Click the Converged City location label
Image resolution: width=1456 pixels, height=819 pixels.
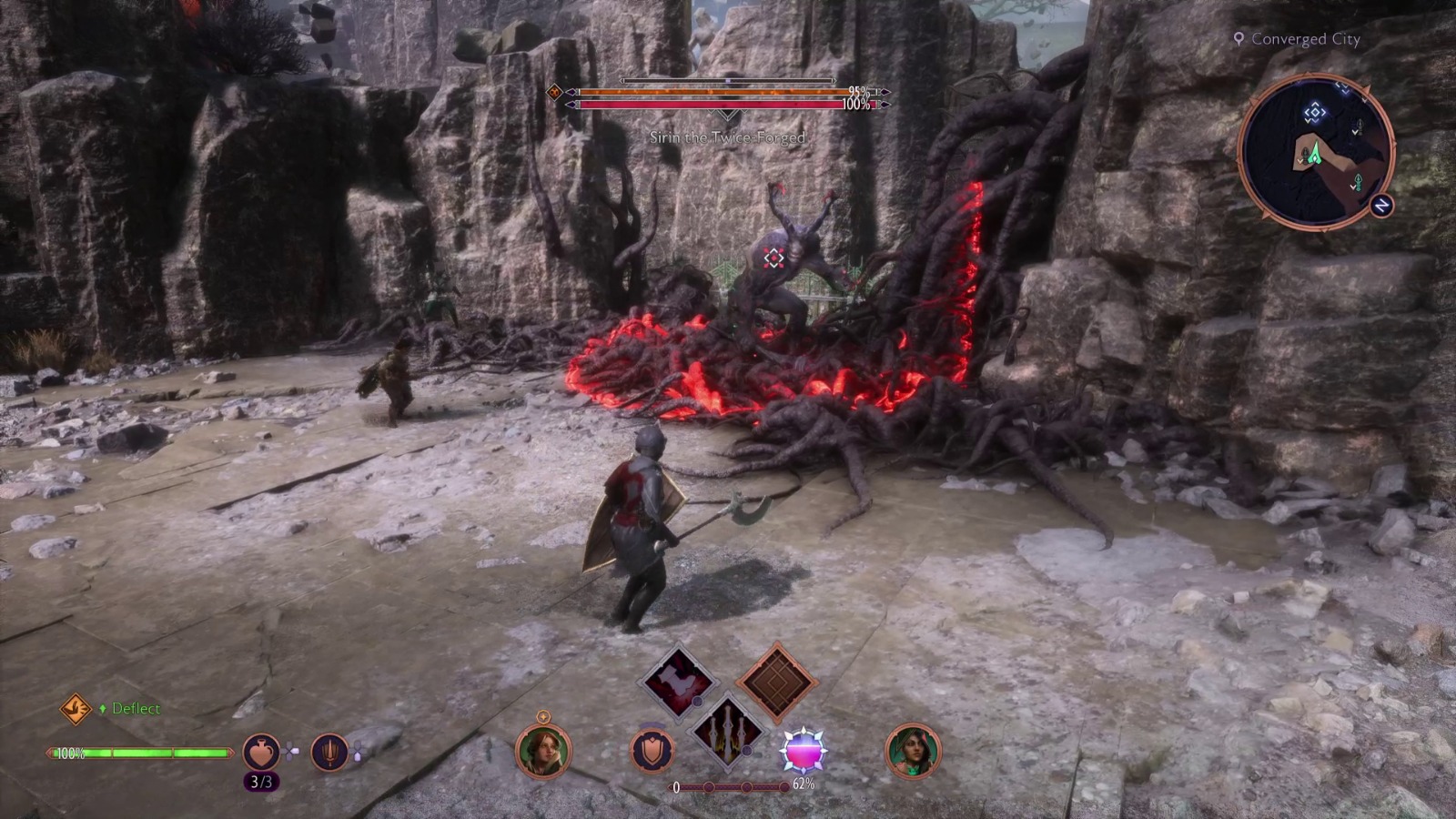click(1303, 39)
